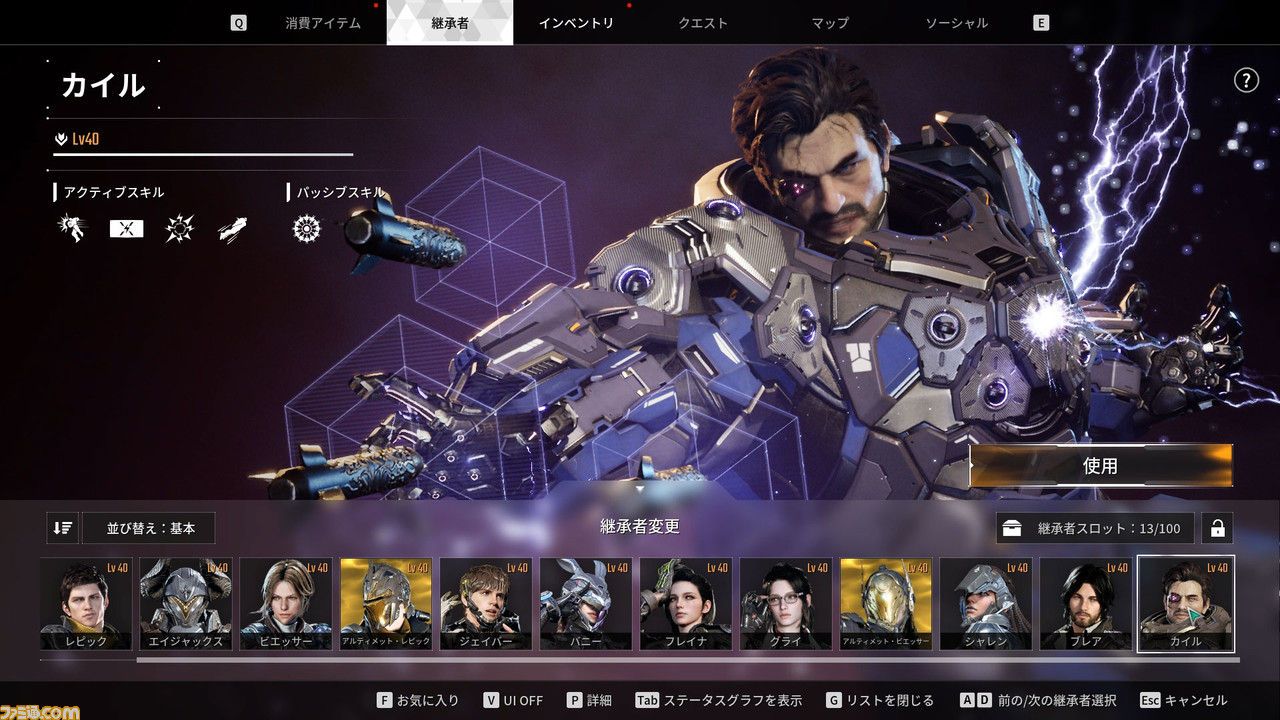
Task: Choose the グライ character portrait
Action: click(x=786, y=604)
